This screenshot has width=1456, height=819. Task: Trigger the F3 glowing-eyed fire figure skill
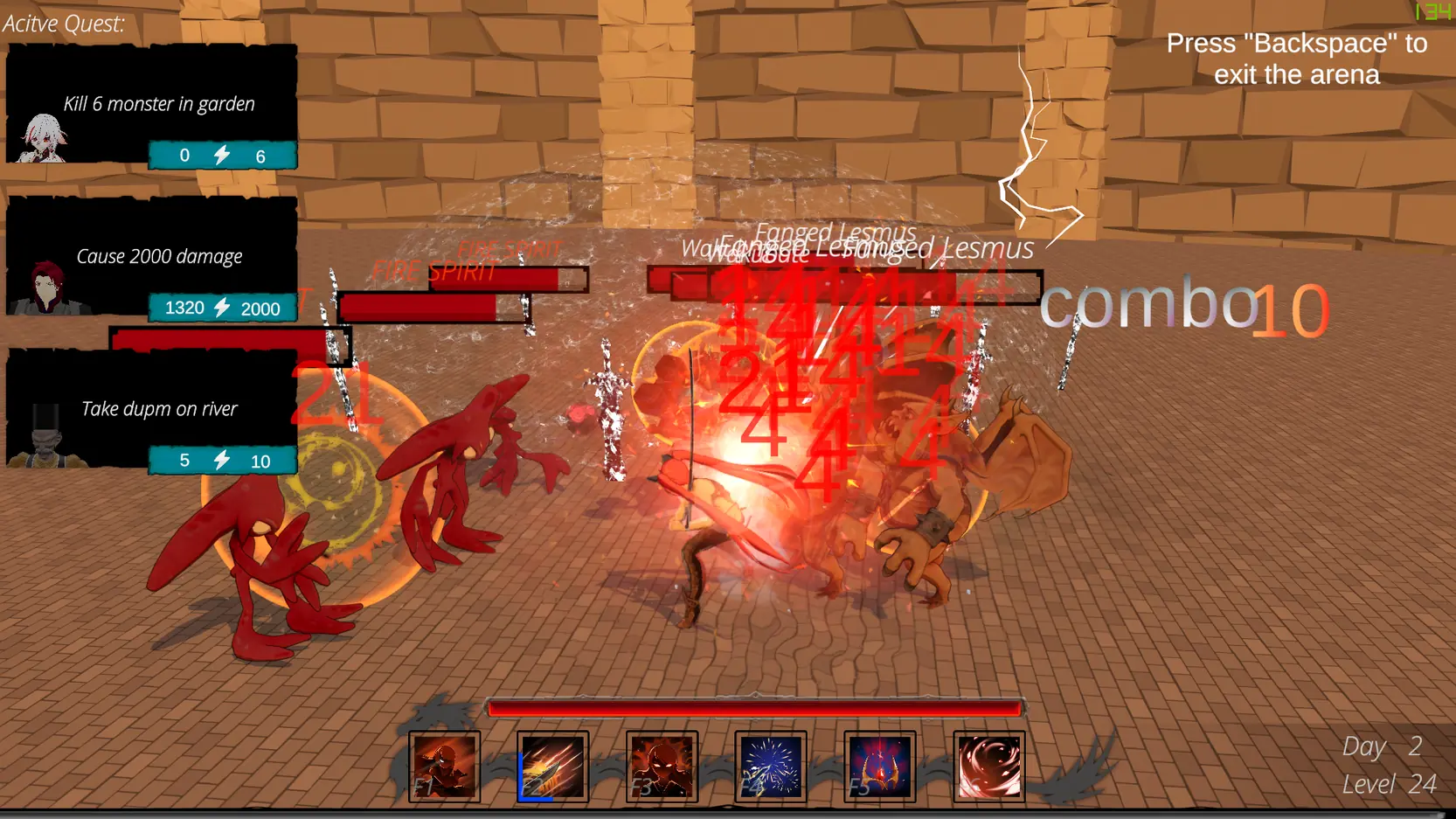click(x=662, y=767)
